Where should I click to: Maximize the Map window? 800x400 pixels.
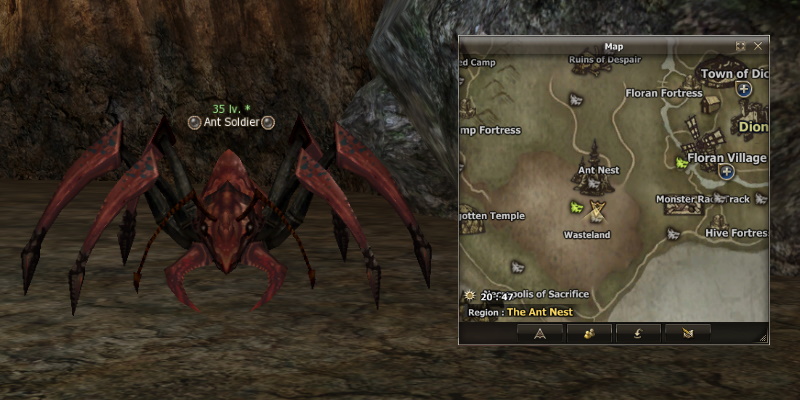point(741,46)
